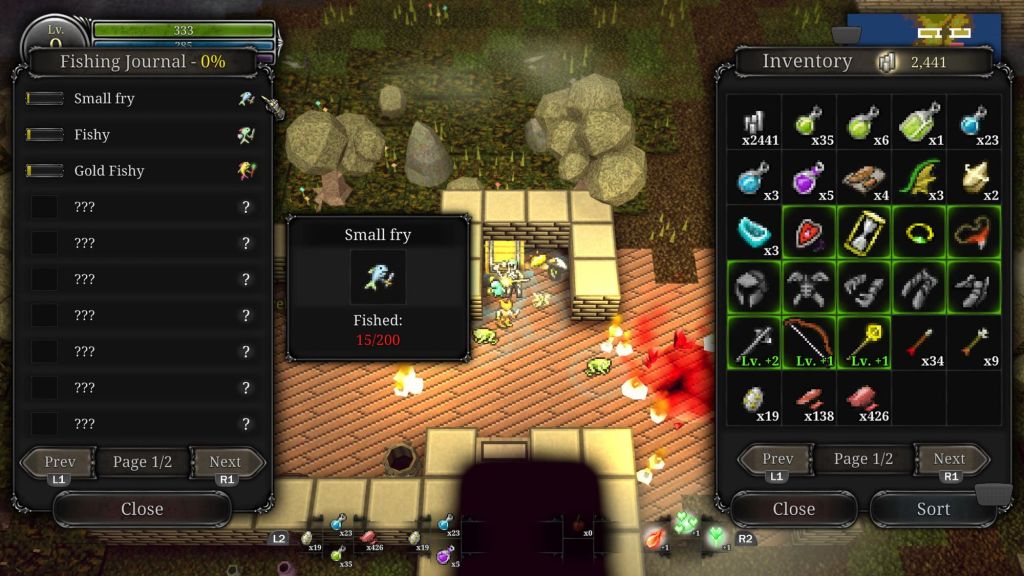Select the x426 raw meat slot
The image size is (1024, 576).
pyautogui.click(x=864, y=398)
